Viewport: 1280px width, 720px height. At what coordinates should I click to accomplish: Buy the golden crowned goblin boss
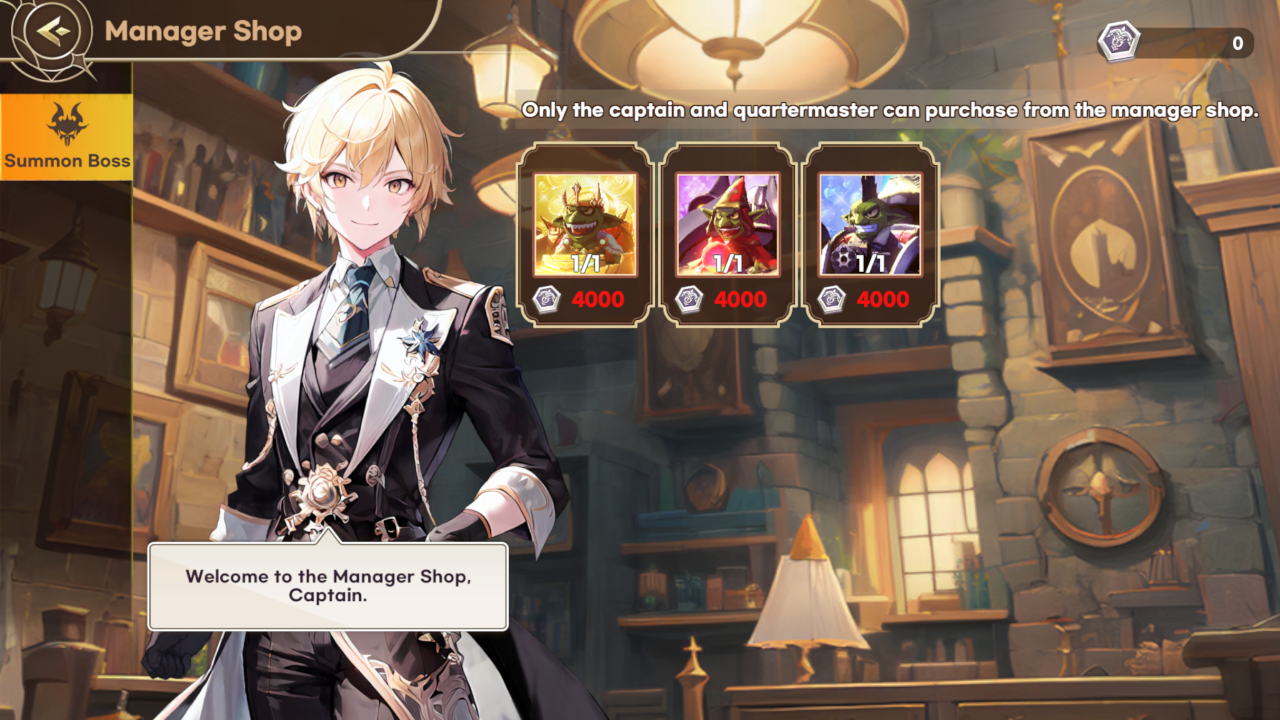[x=585, y=235]
